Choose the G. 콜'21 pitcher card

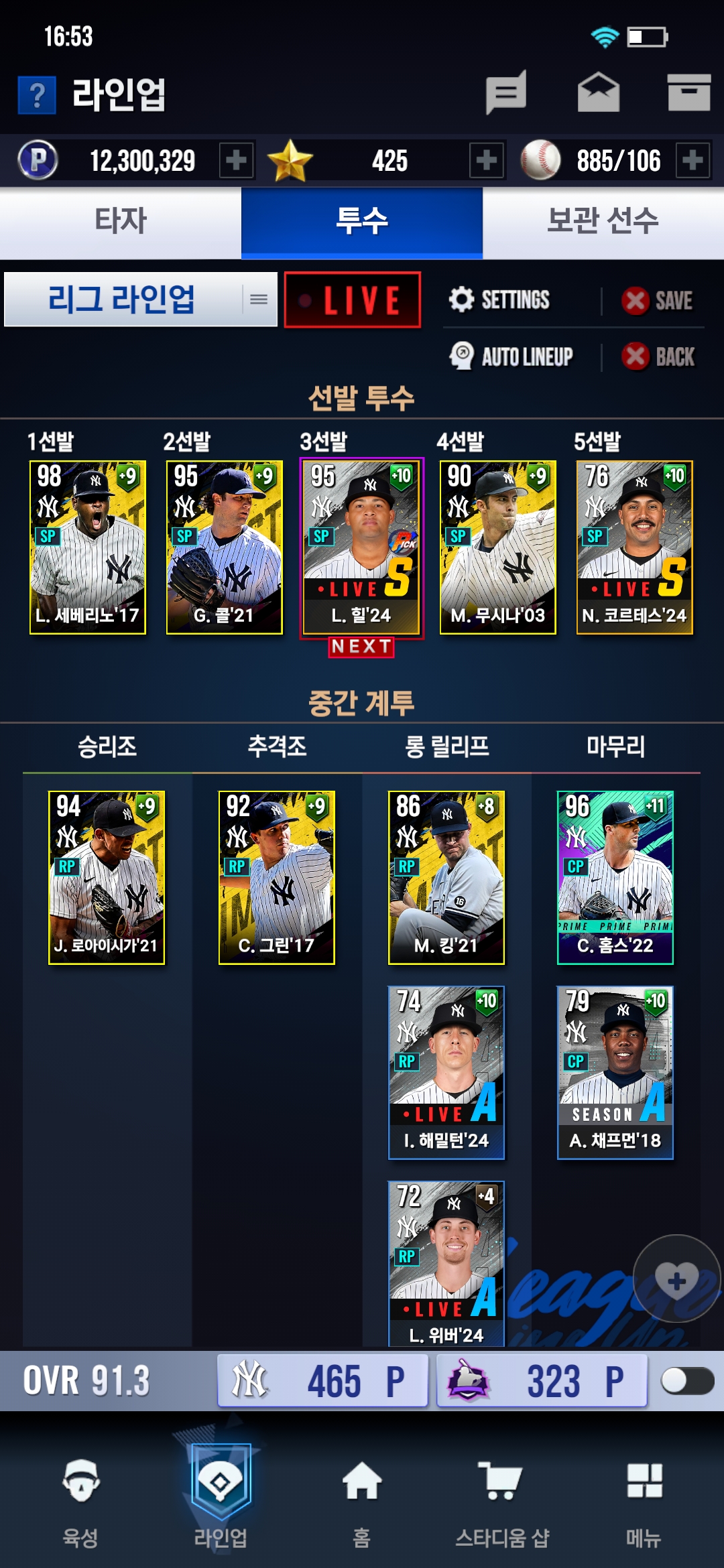(225, 547)
